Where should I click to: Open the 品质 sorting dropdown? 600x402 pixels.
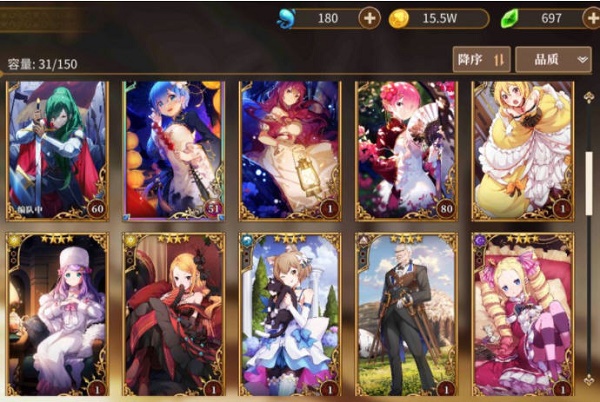coord(553,59)
